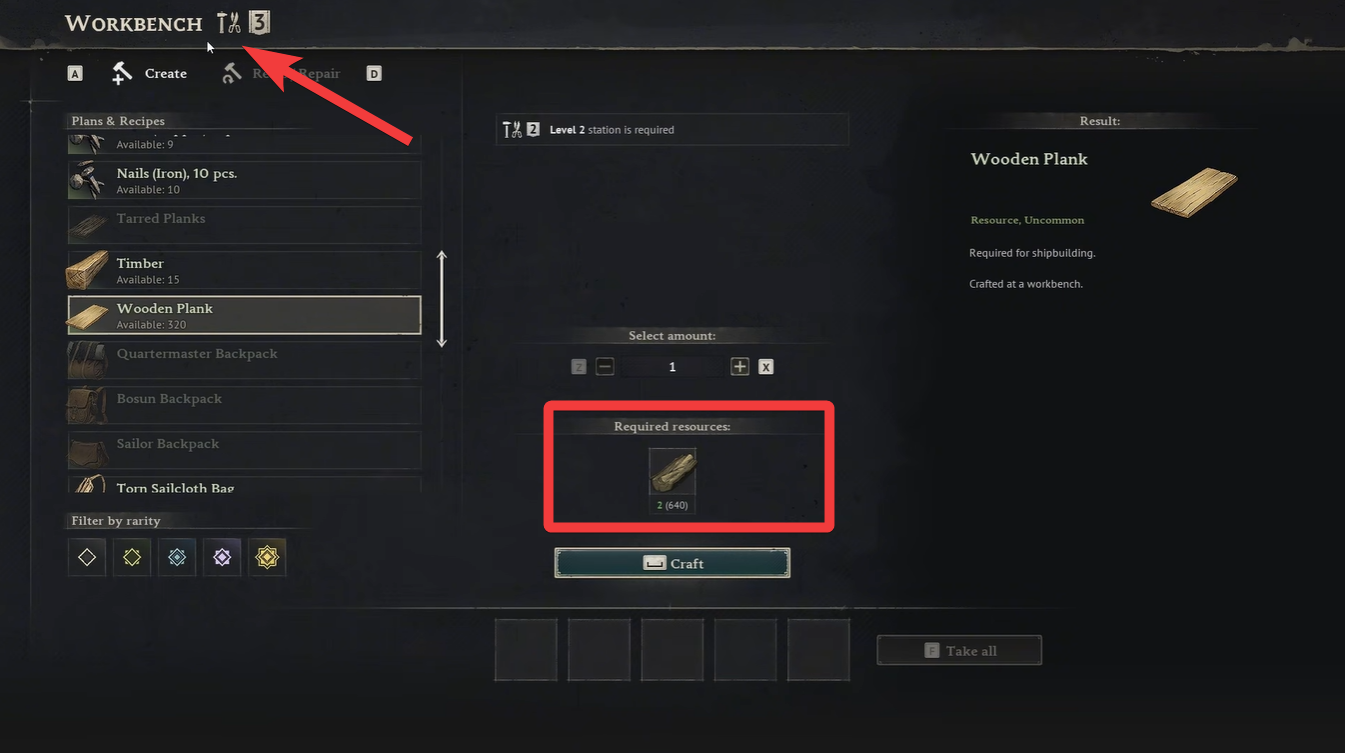Click the Take all button
This screenshot has width=1345, height=753.
[x=958, y=650]
